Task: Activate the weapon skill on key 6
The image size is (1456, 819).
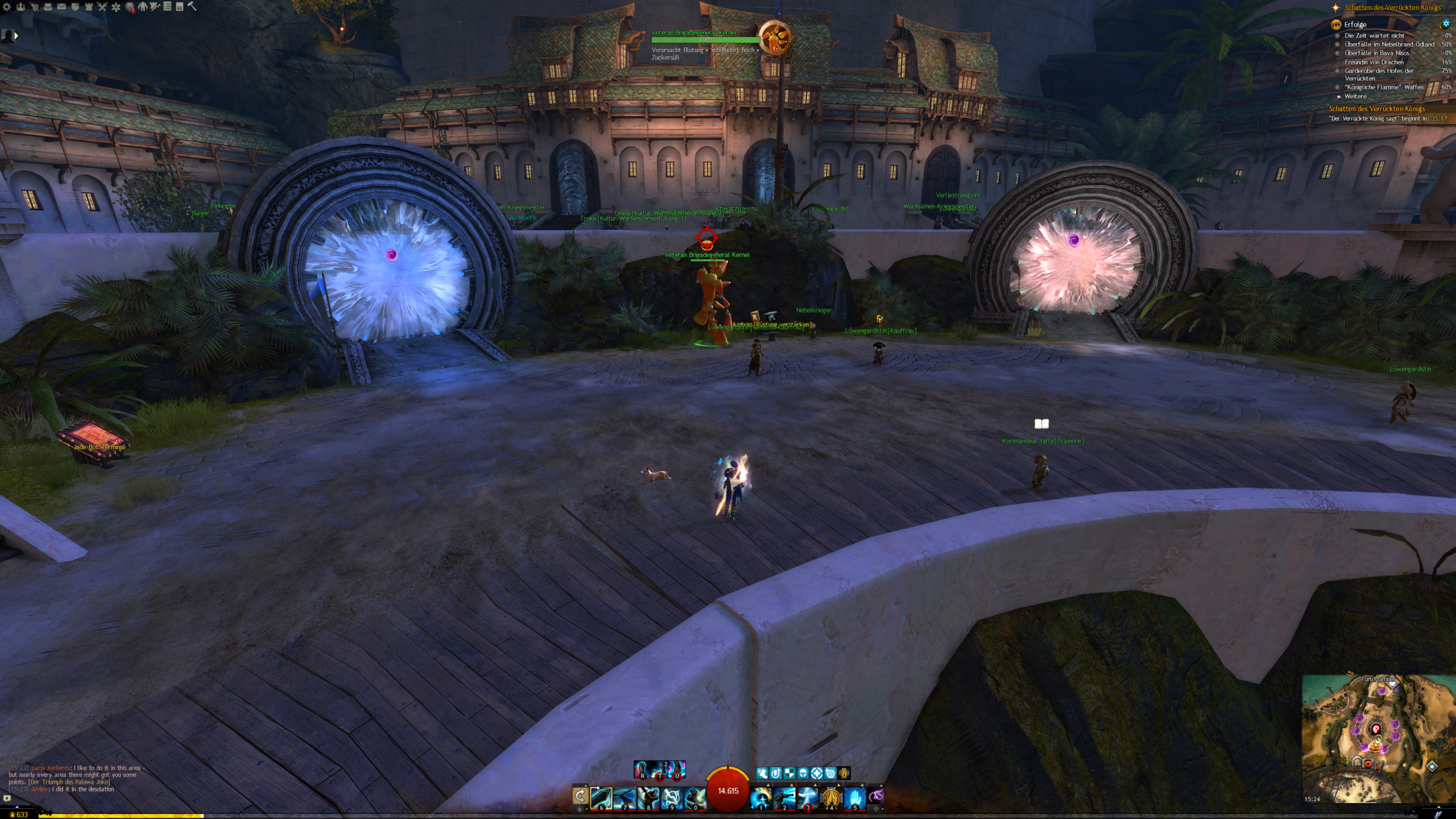Action: [x=602, y=798]
